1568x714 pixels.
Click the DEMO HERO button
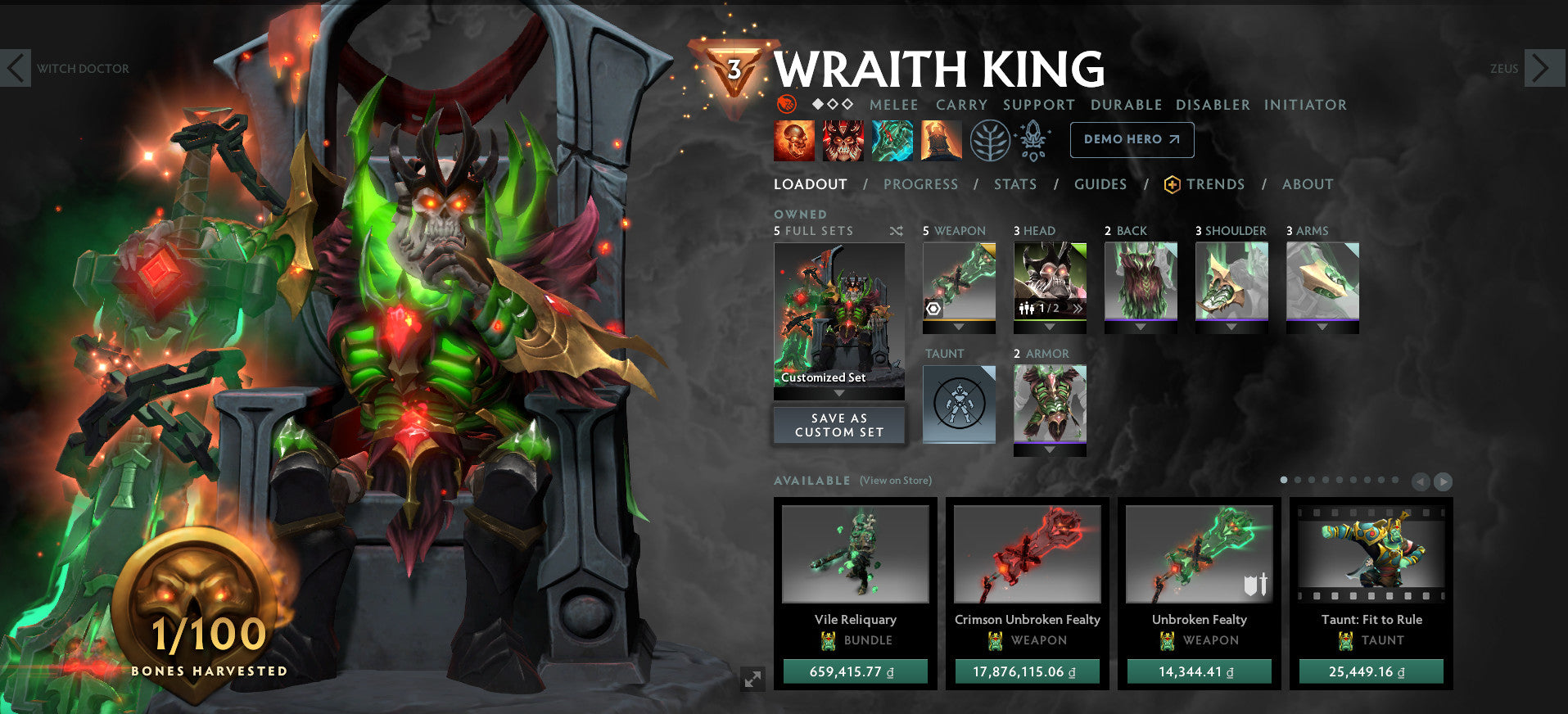click(1131, 139)
